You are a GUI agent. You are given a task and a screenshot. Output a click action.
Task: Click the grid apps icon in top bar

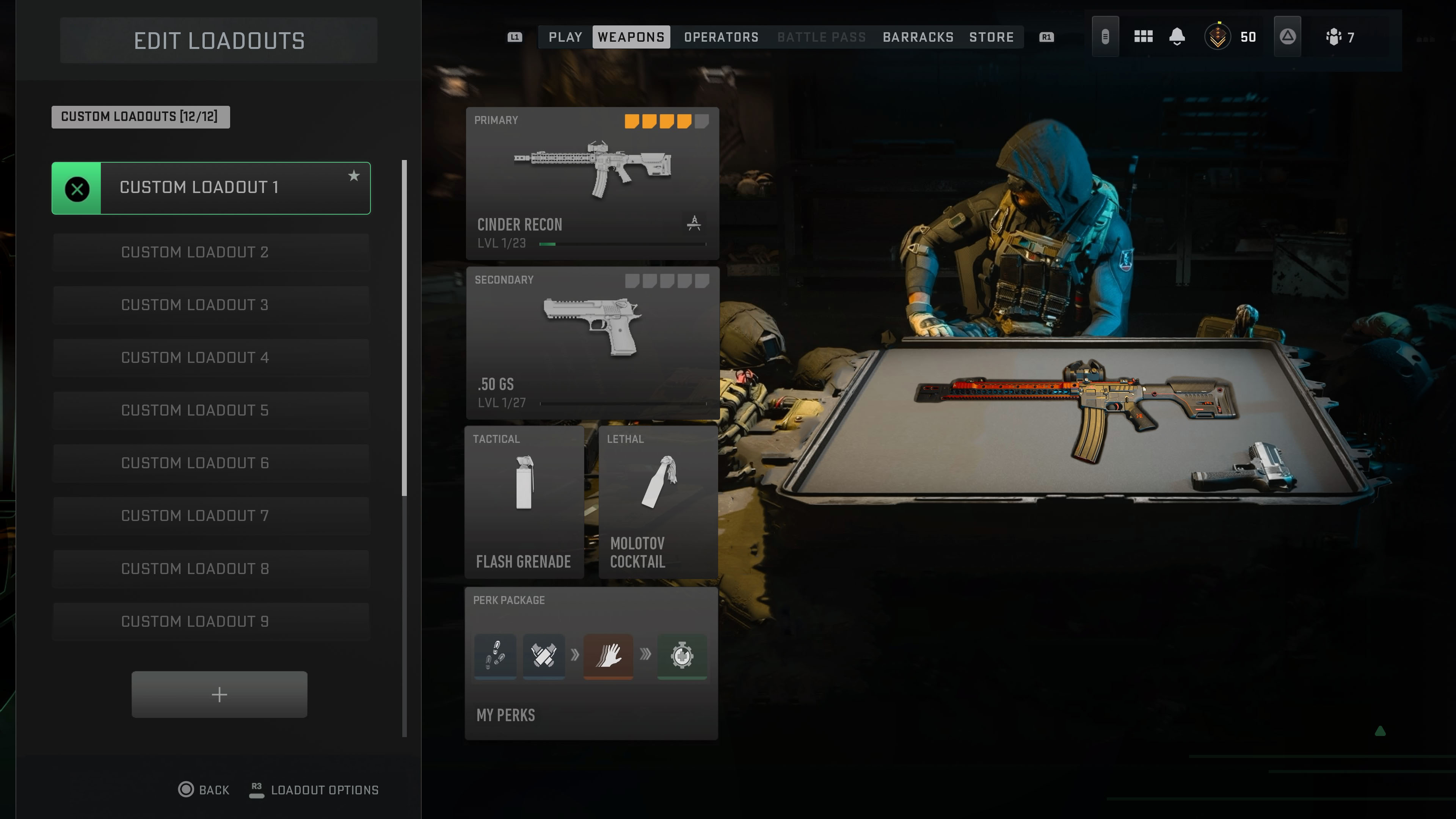click(x=1144, y=36)
